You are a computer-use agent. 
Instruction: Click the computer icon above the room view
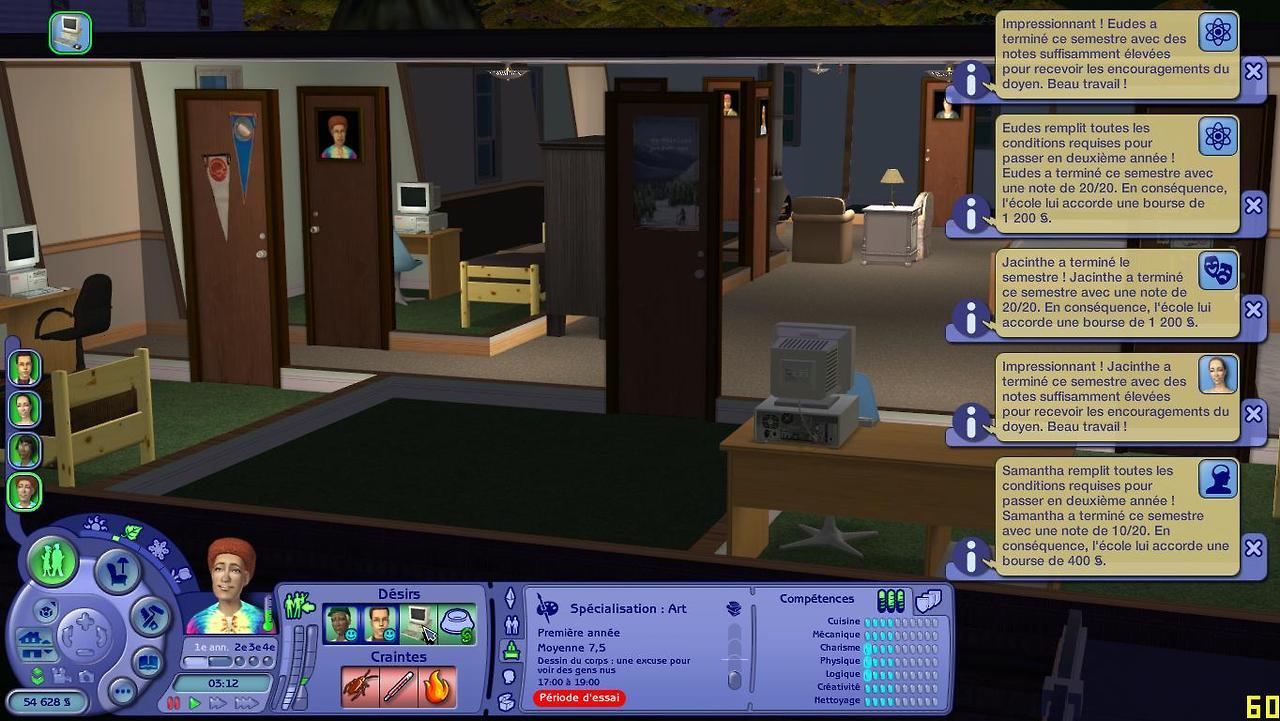(x=70, y=32)
